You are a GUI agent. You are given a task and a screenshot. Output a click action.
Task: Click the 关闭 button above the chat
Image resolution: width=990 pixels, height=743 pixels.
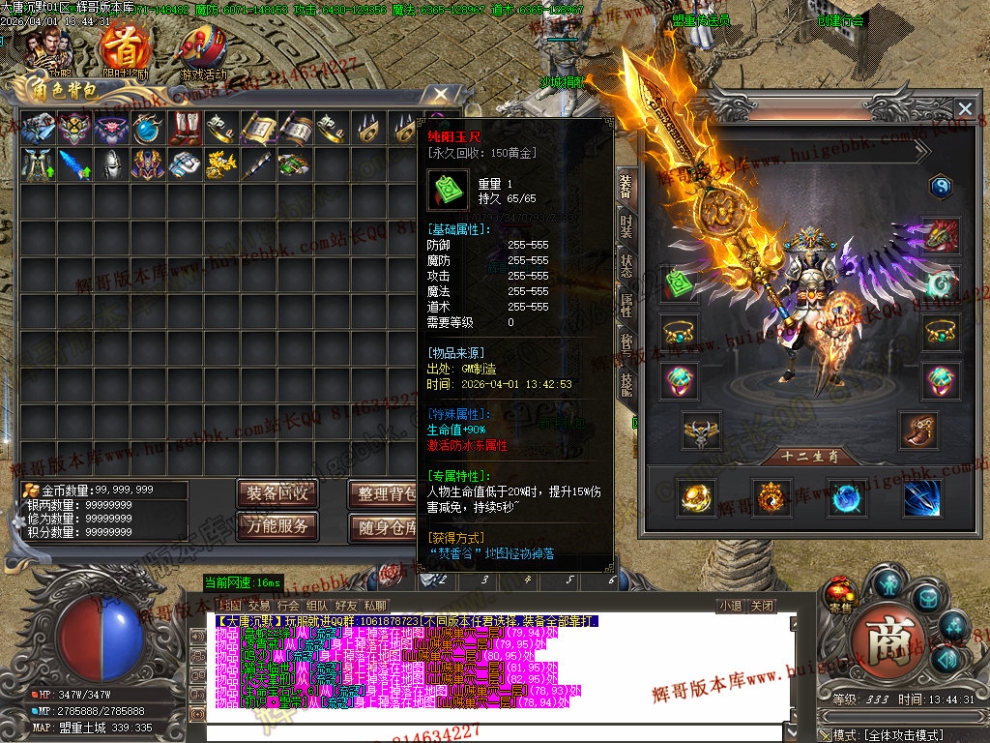click(x=762, y=605)
